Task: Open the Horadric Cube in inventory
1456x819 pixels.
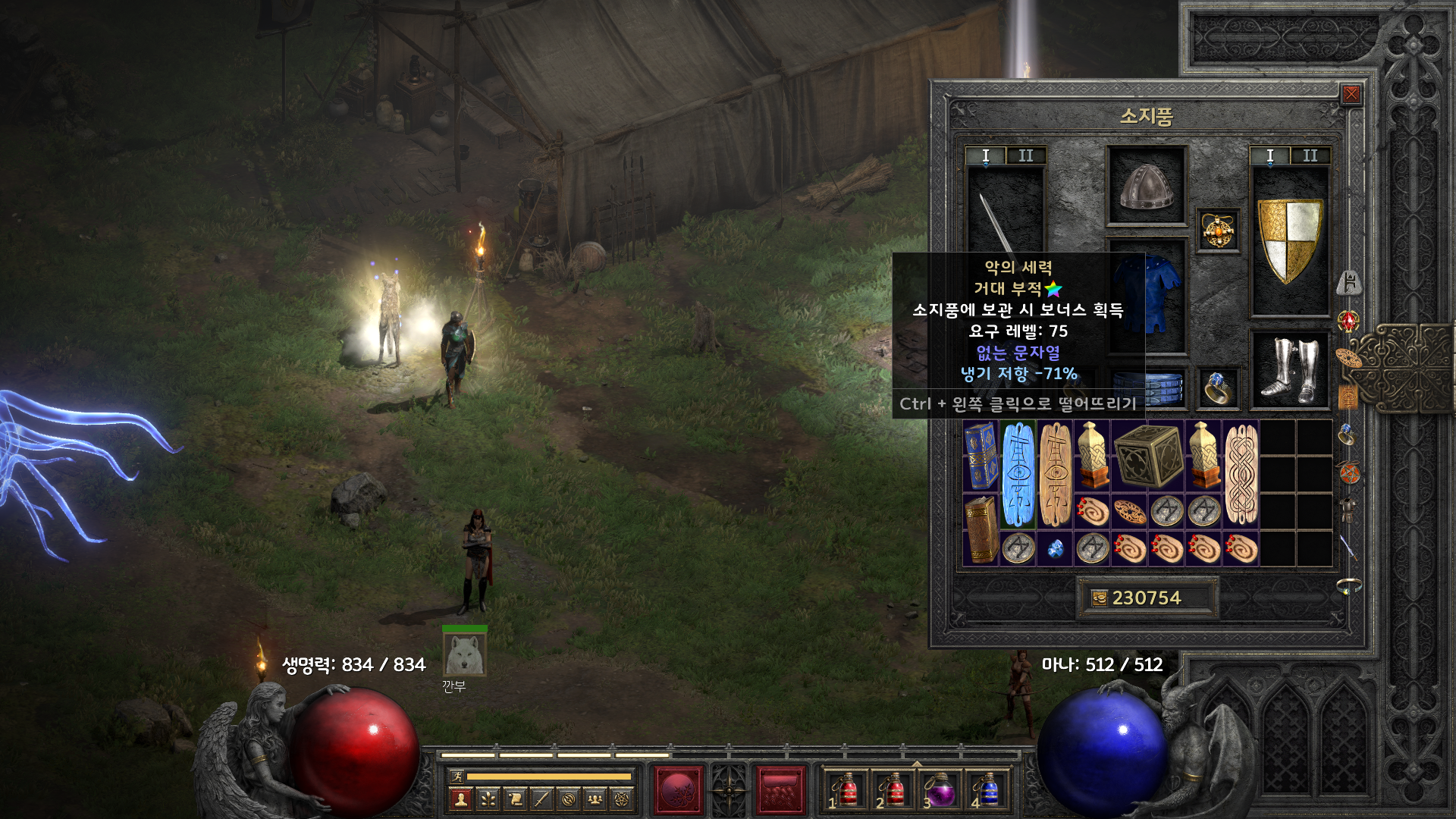Action: [x=1148, y=456]
